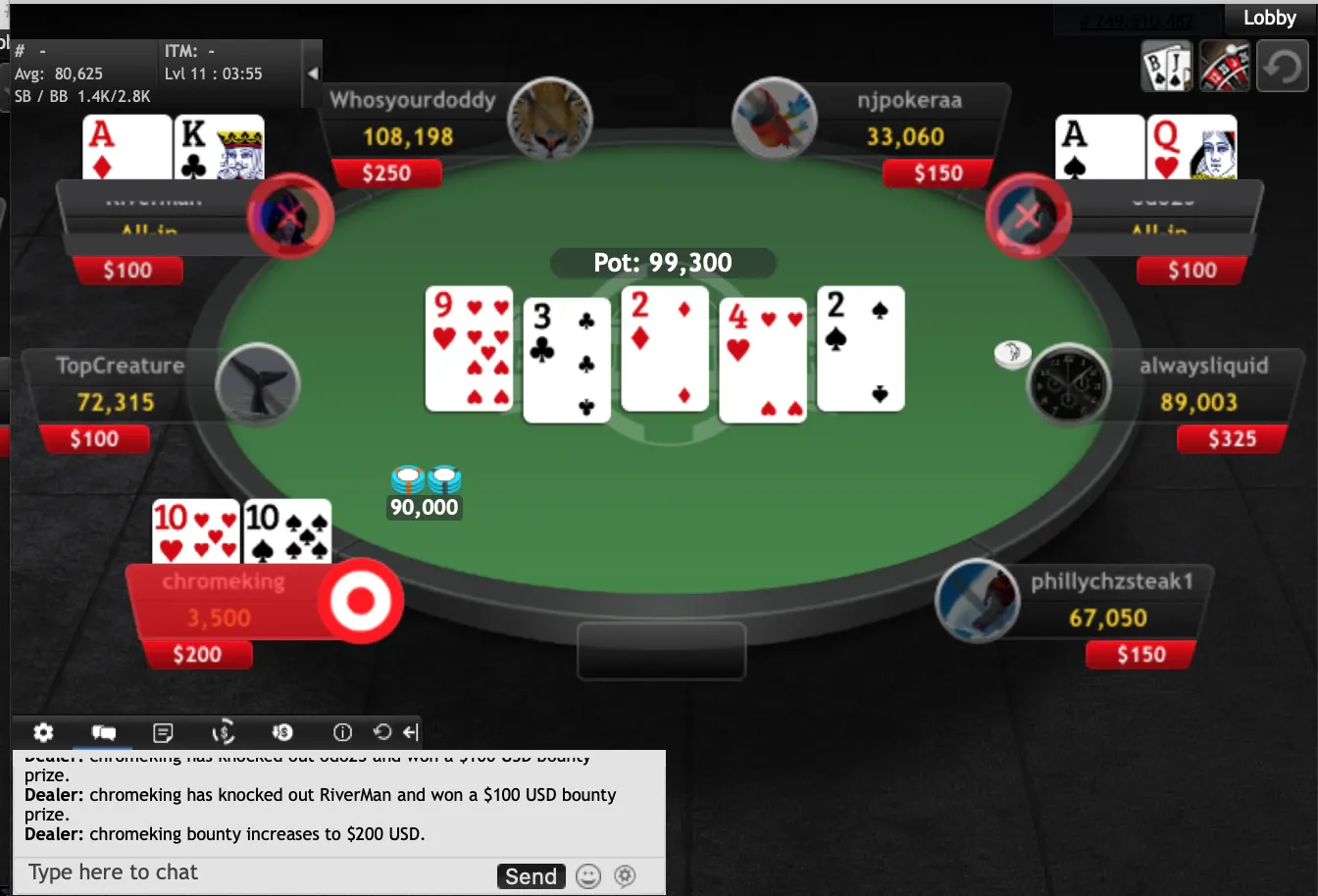Image resolution: width=1318 pixels, height=896 pixels.
Task: Open the emoji smiley picker
Action: (588, 876)
